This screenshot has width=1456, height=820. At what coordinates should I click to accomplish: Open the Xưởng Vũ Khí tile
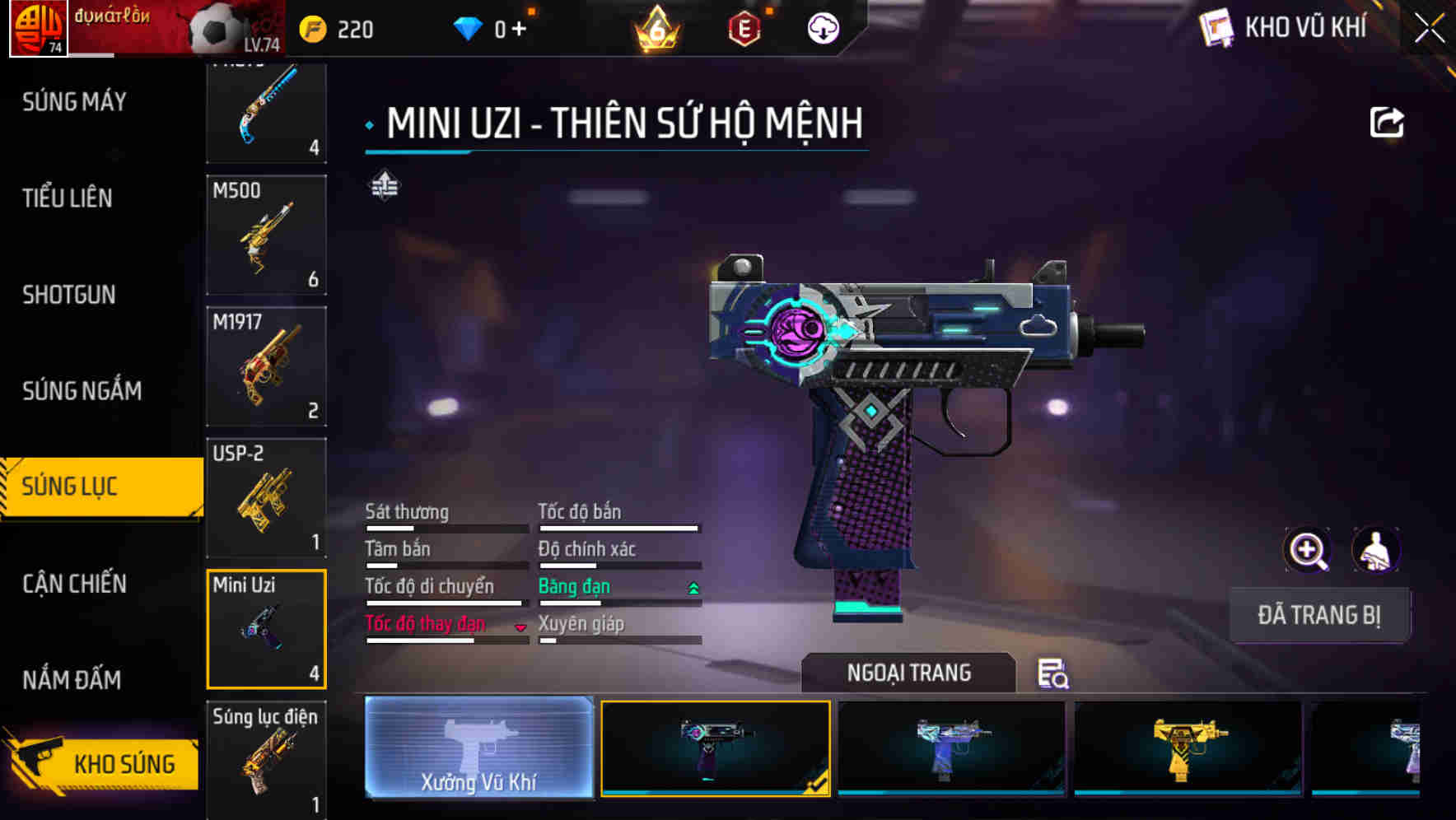click(x=478, y=748)
